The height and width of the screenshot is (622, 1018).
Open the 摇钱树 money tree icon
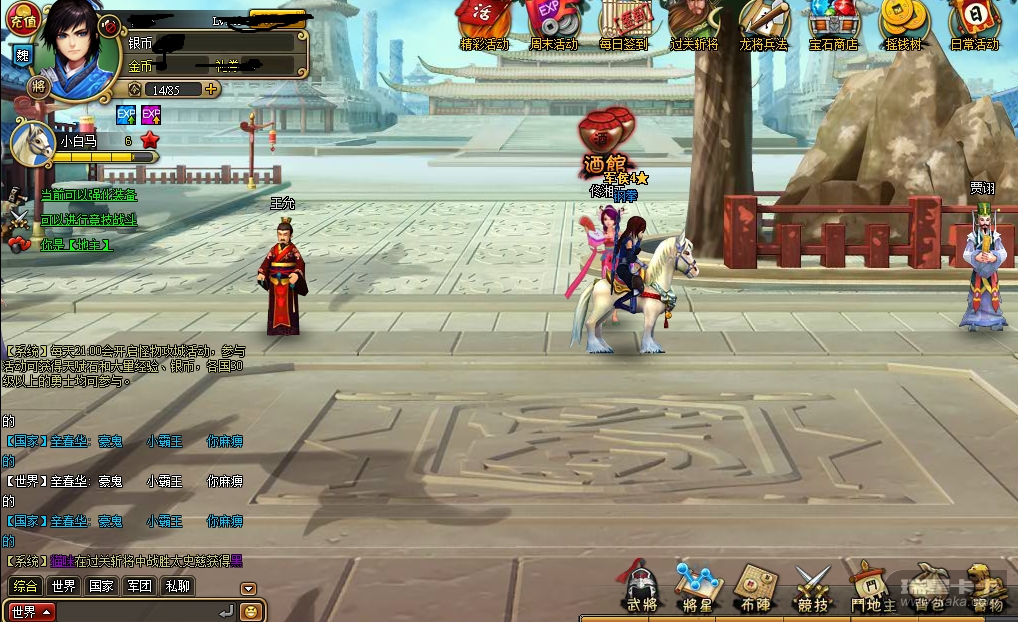[x=902, y=24]
